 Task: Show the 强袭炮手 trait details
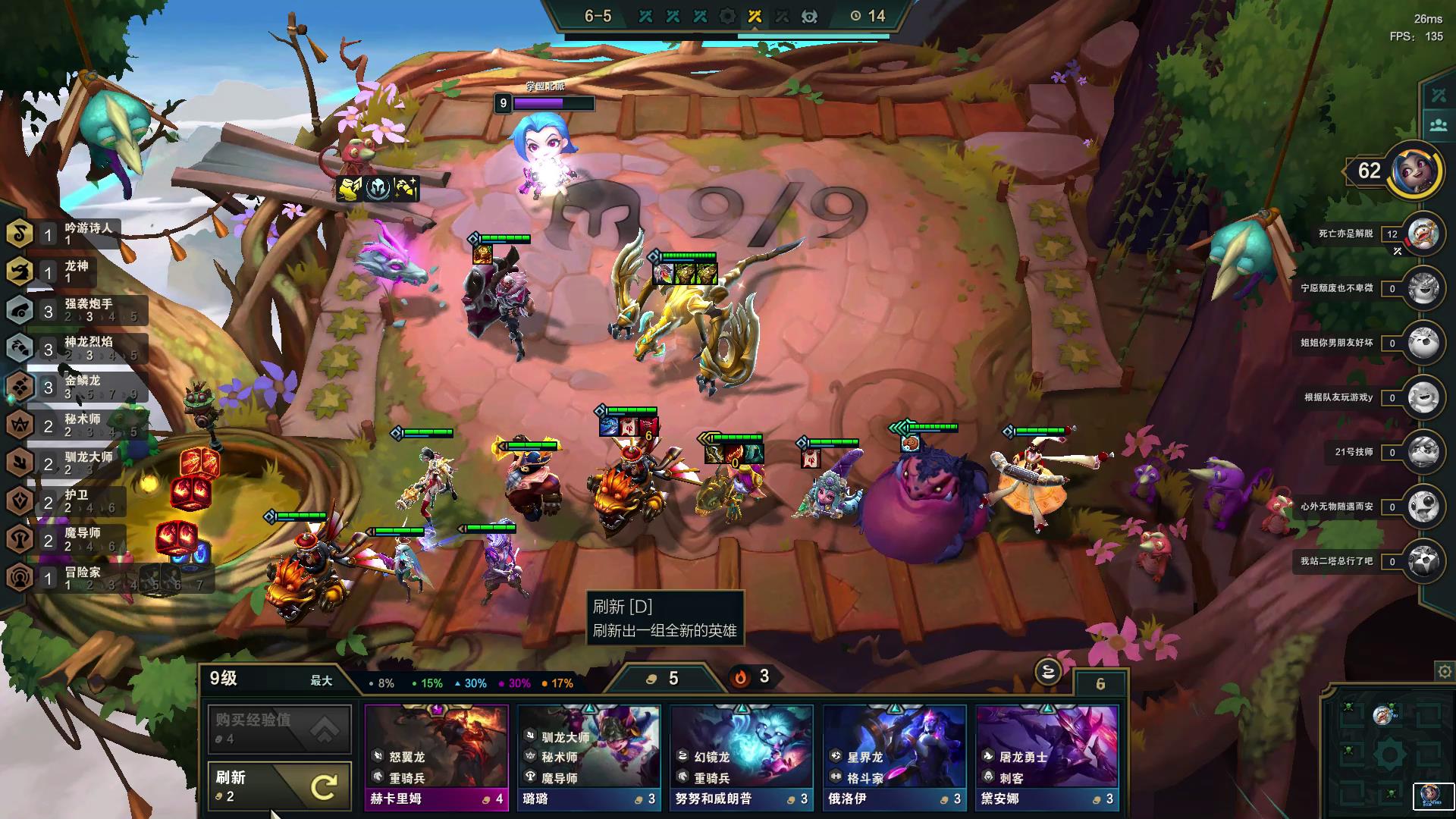76,310
